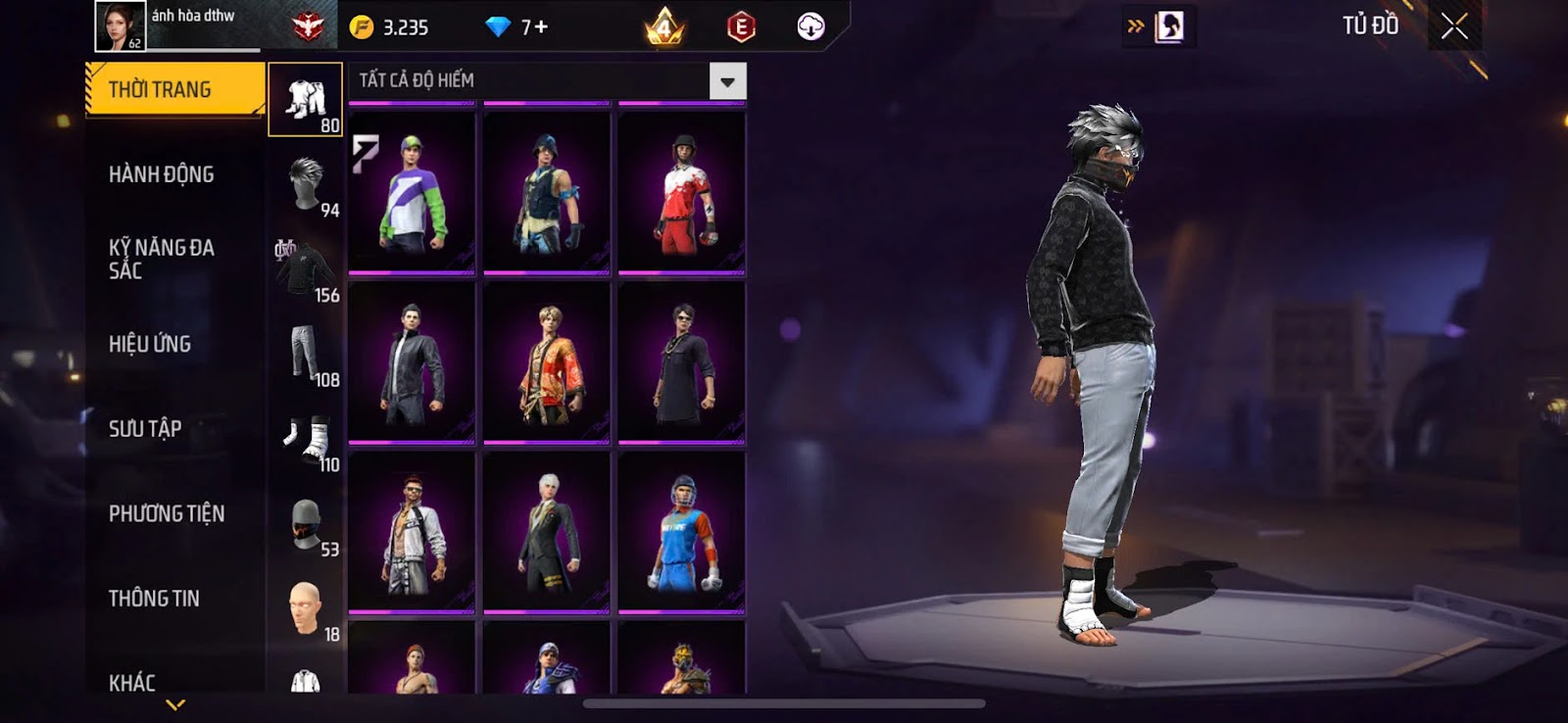Open the black jacket tops category

[305, 269]
